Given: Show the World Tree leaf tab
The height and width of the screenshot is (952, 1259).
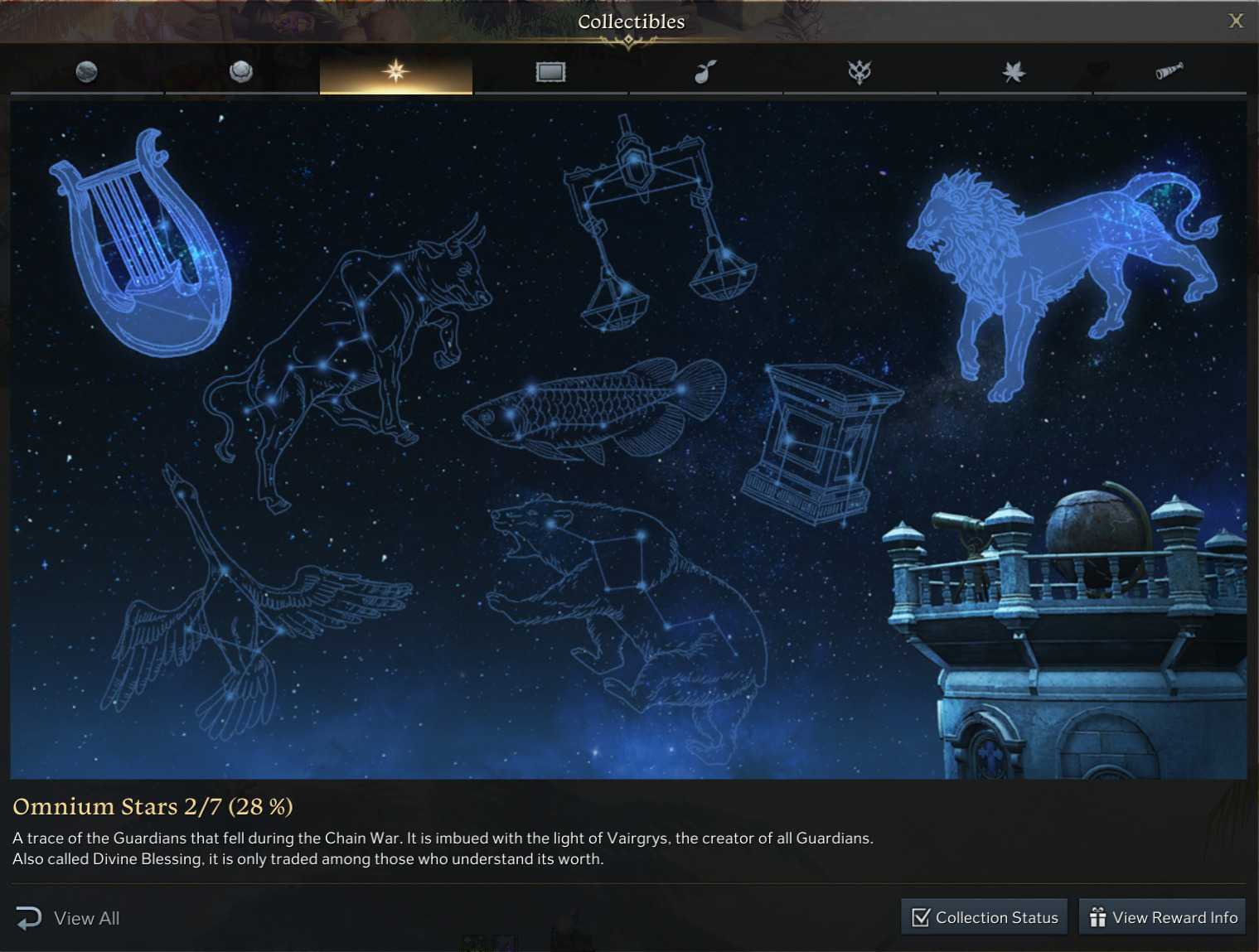Looking at the screenshot, I should pos(1014,72).
